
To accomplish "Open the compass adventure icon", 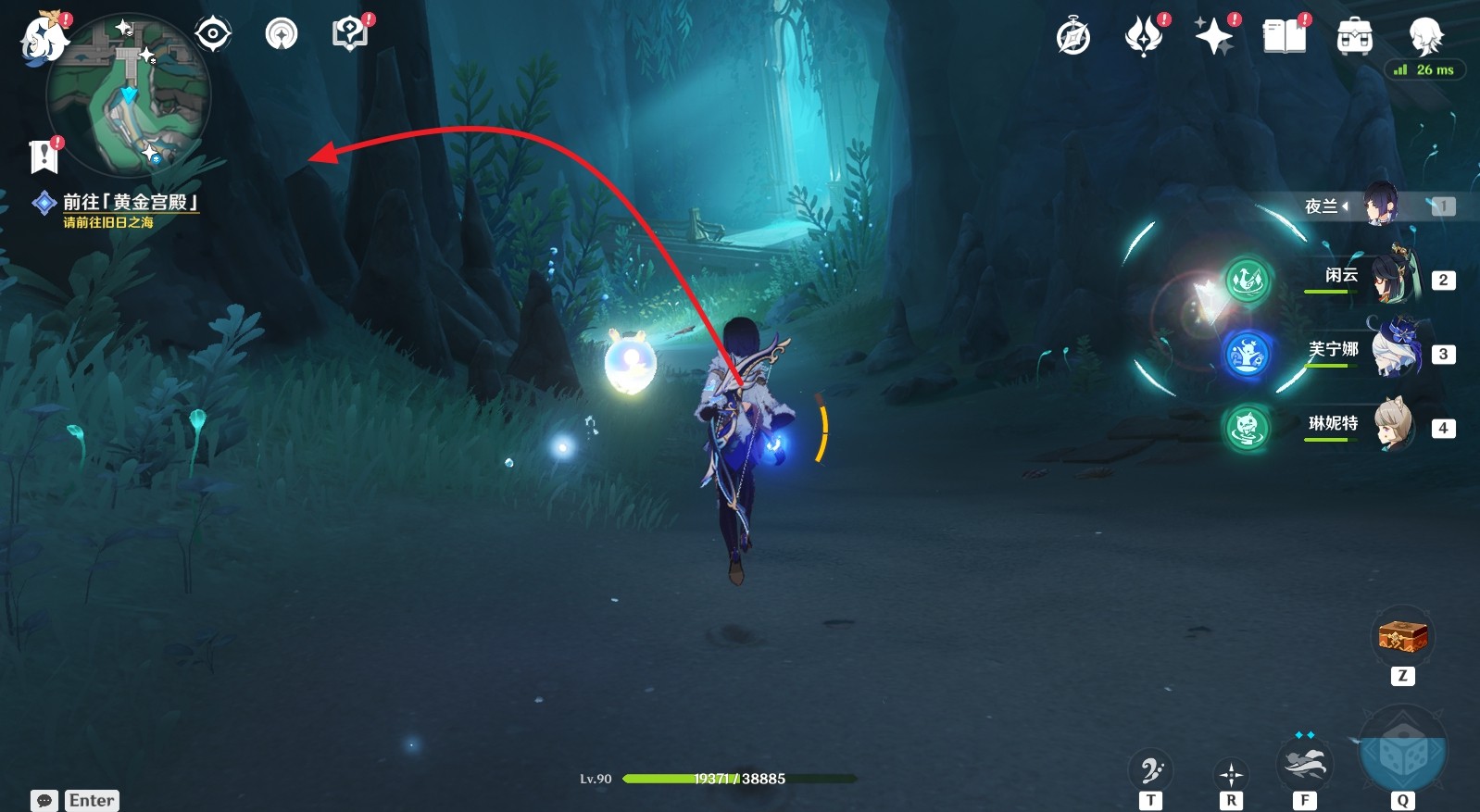I will tap(1073, 38).
